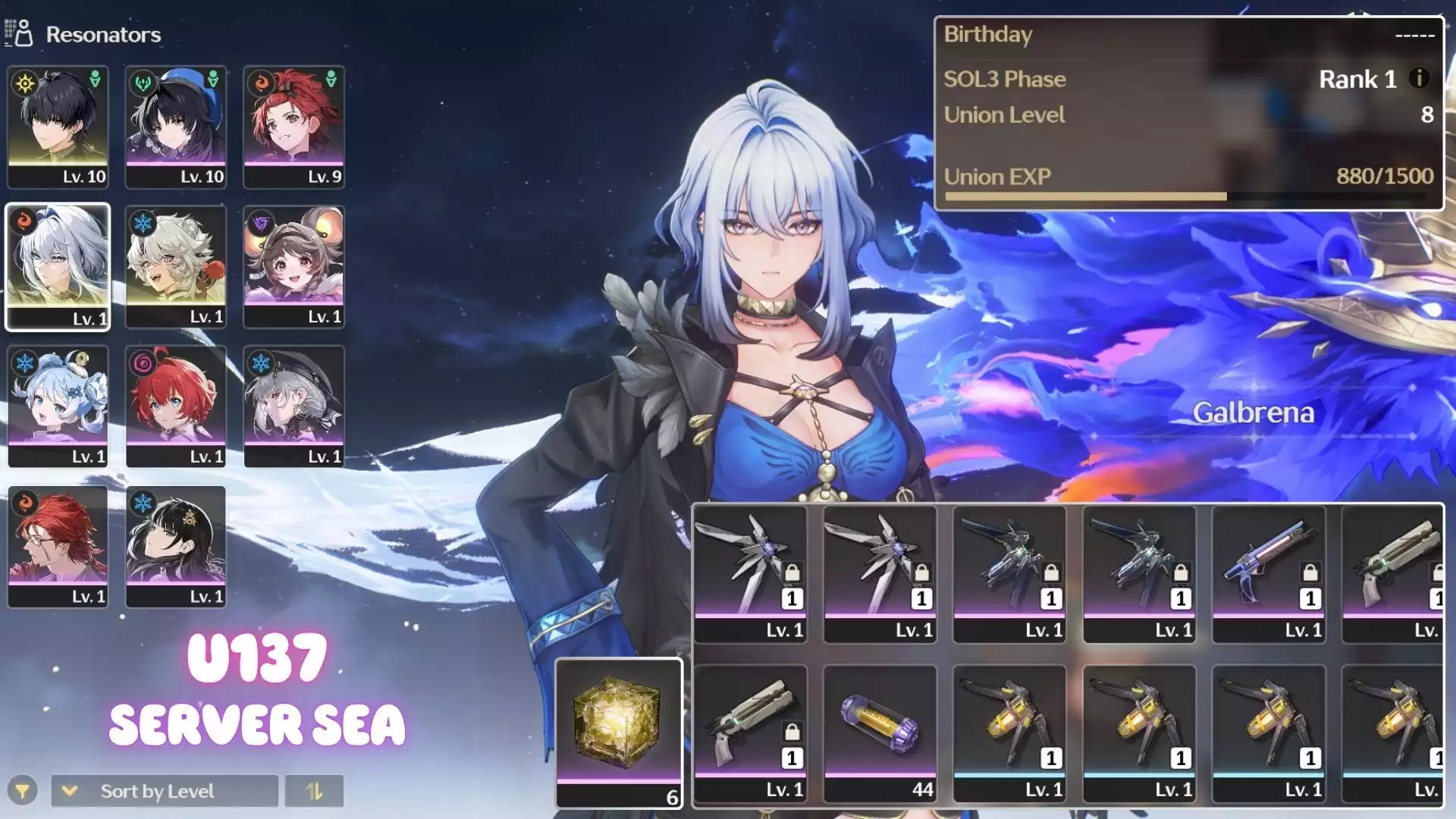Select the red ponytail resonator at Lv. 9
This screenshot has width=1456, height=819.
pos(294,127)
